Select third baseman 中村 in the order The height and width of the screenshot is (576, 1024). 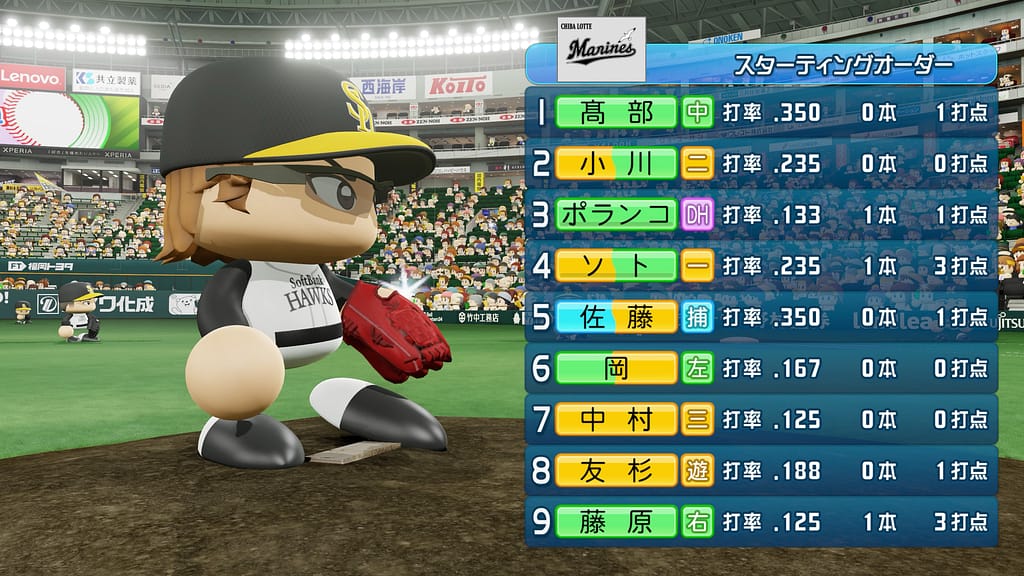tap(616, 419)
